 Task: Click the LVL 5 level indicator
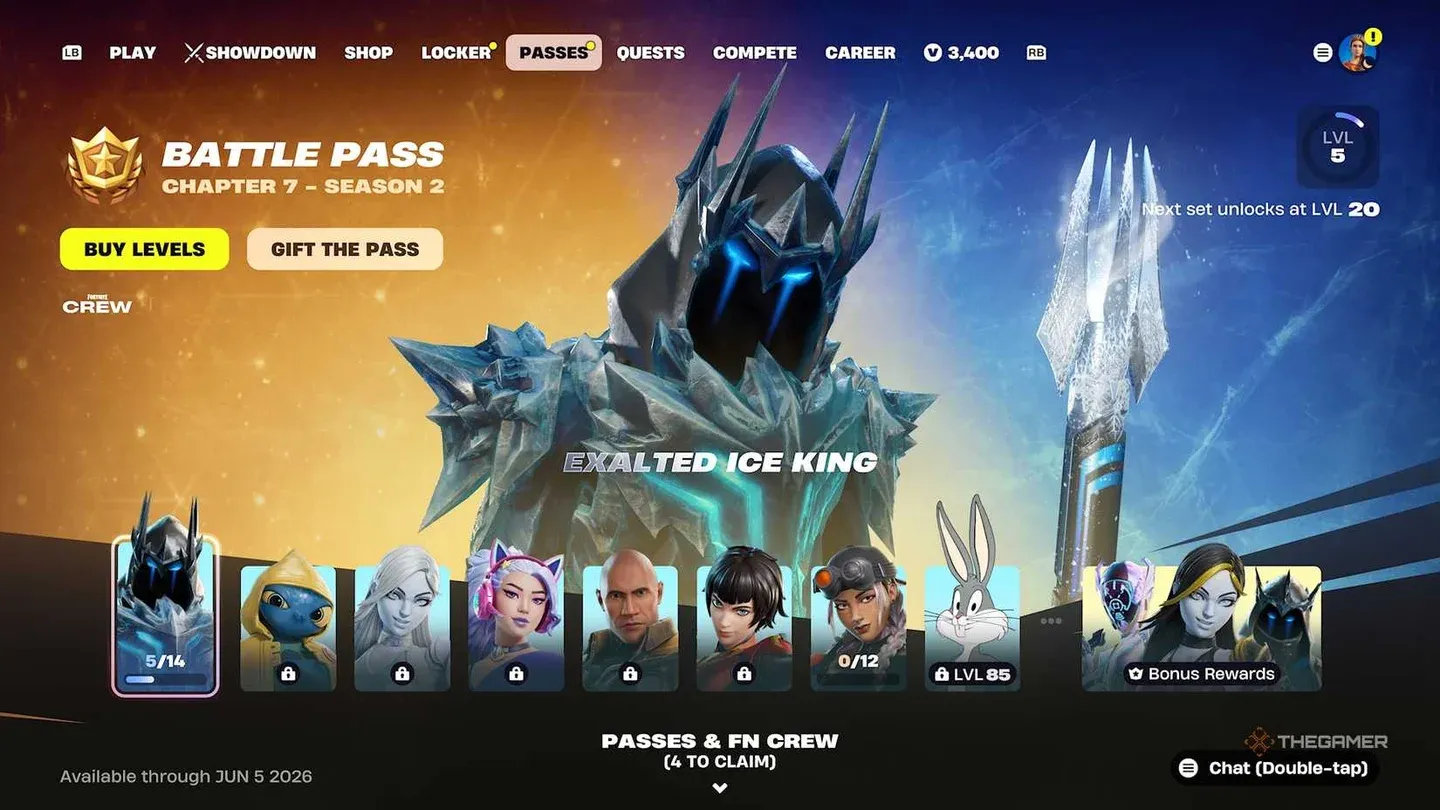click(1338, 147)
